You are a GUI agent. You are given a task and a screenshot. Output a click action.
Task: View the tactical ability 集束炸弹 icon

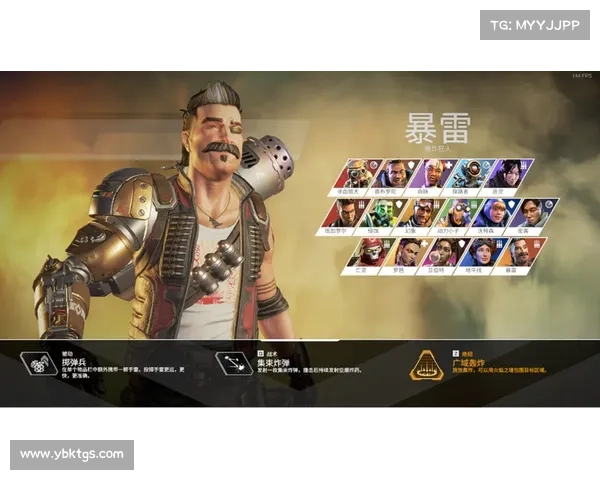pyautogui.click(x=235, y=363)
